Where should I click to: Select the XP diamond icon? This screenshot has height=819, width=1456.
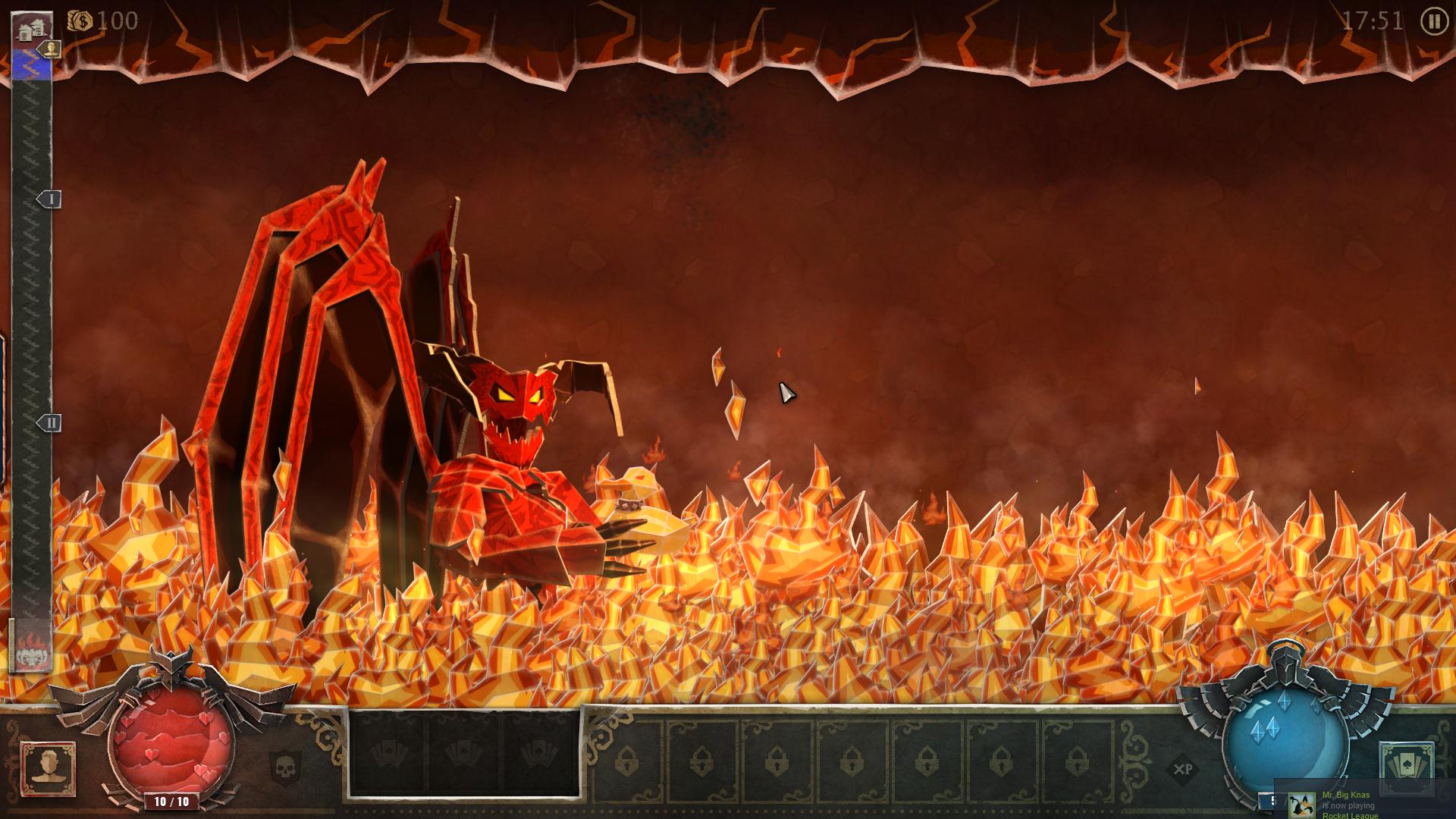[x=1182, y=770]
